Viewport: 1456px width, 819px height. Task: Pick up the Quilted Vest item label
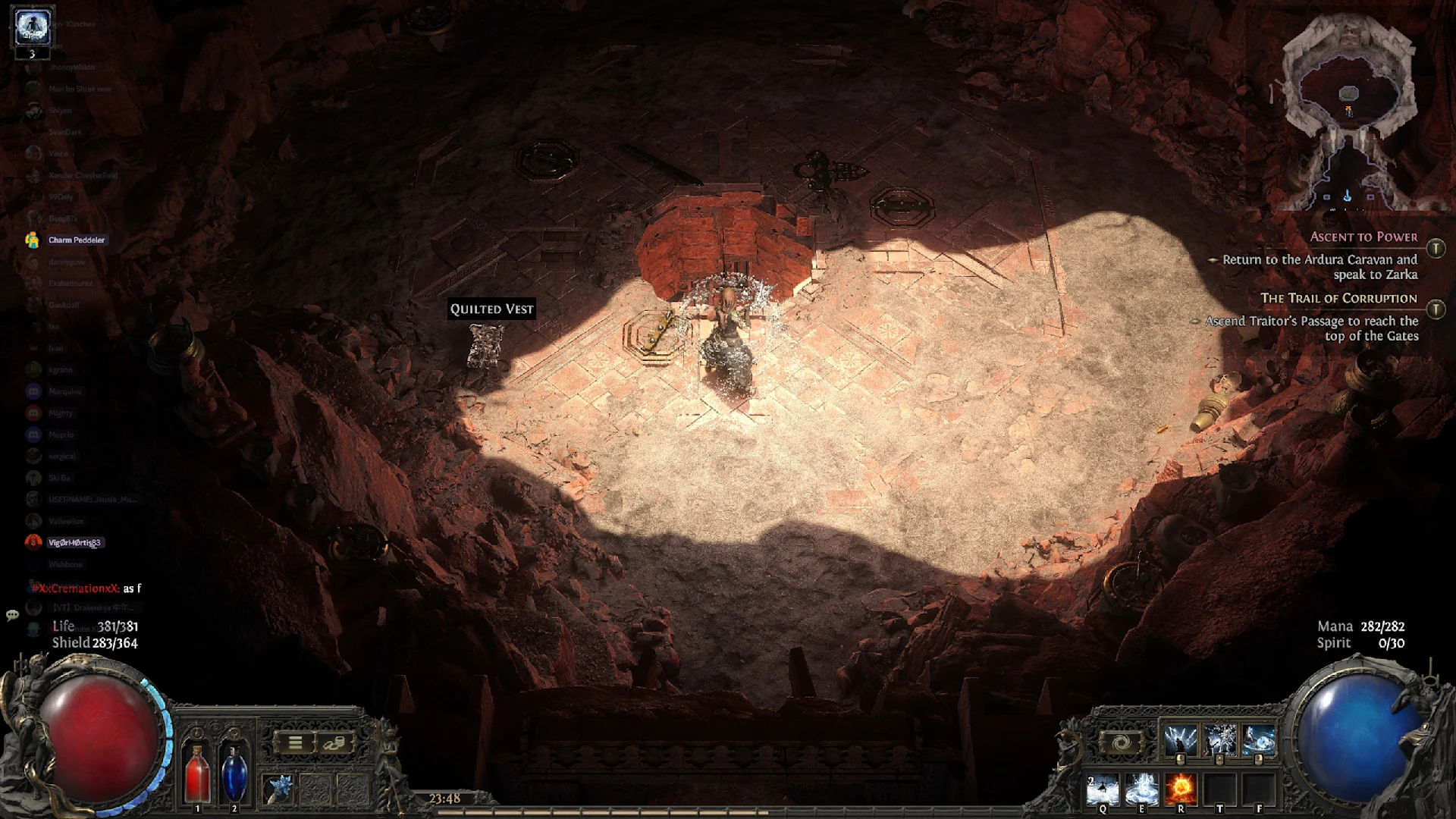[491, 309]
